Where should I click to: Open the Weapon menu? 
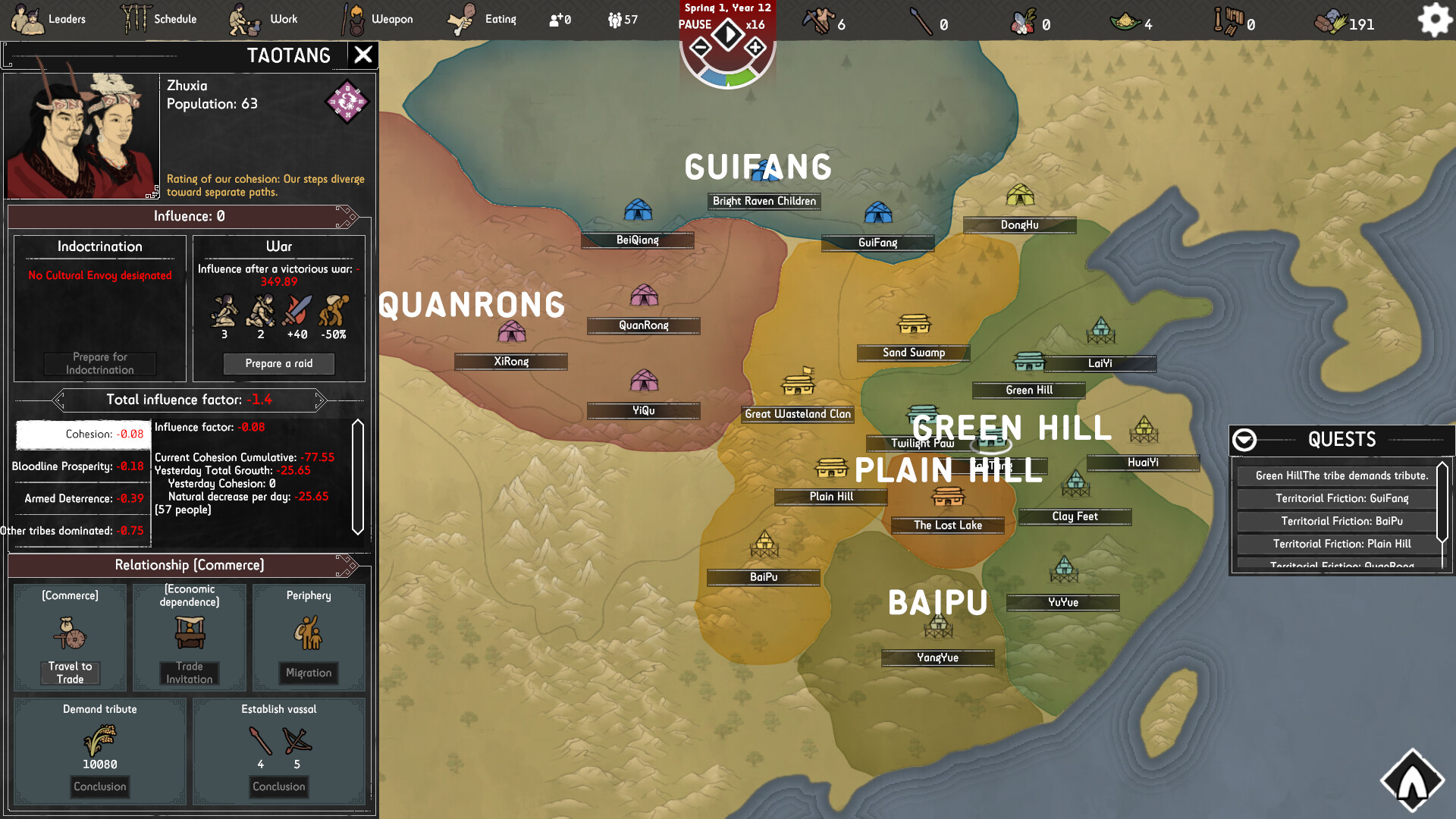coord(378,19)
